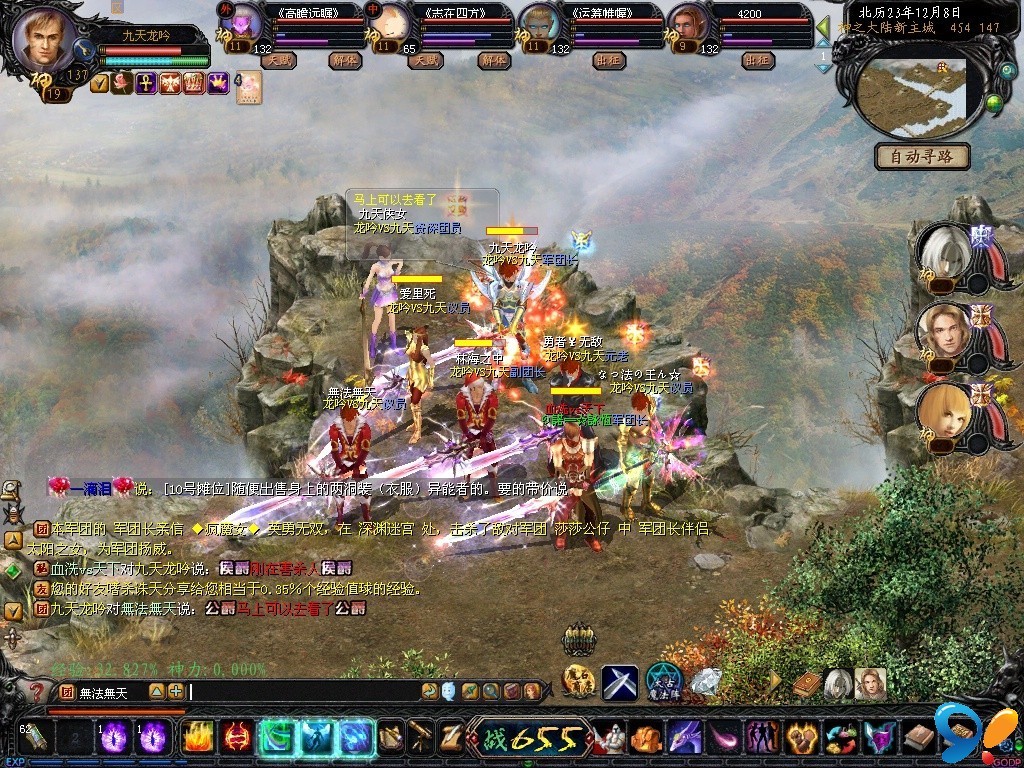
Task: Select the ankh buff icon
Action: pos(146,84)
